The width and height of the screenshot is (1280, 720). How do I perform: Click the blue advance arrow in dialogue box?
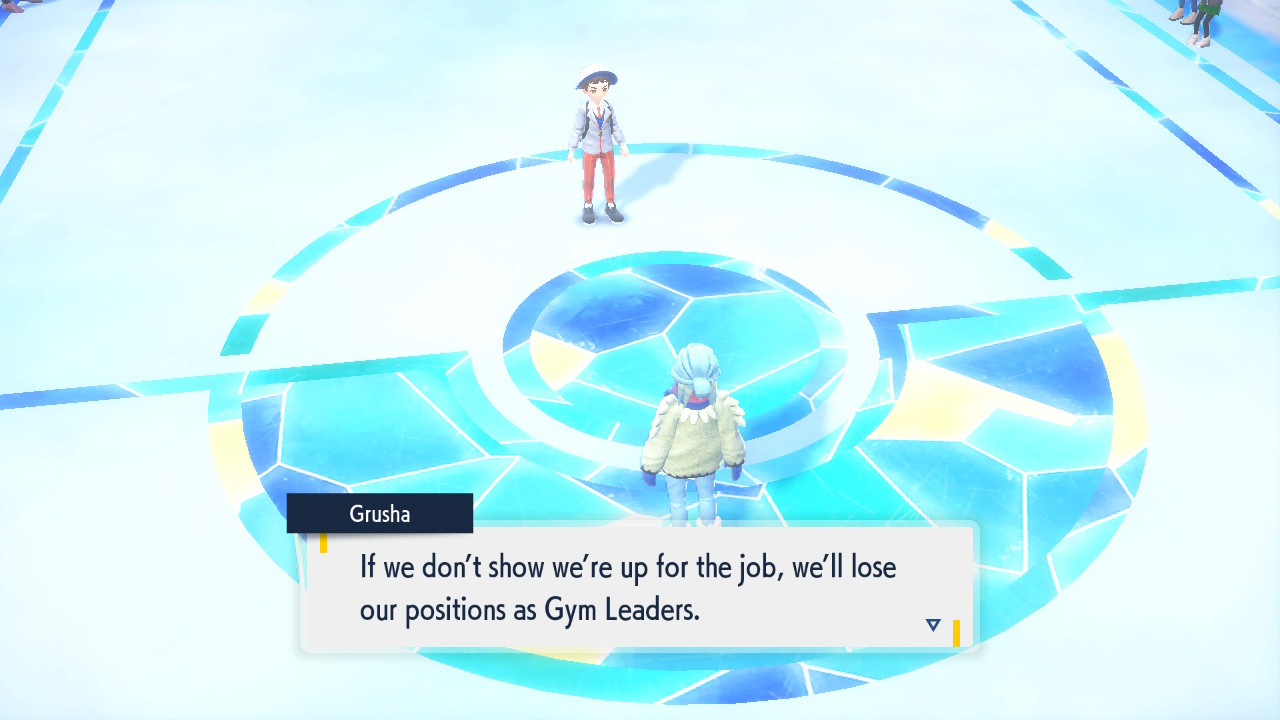931,622
